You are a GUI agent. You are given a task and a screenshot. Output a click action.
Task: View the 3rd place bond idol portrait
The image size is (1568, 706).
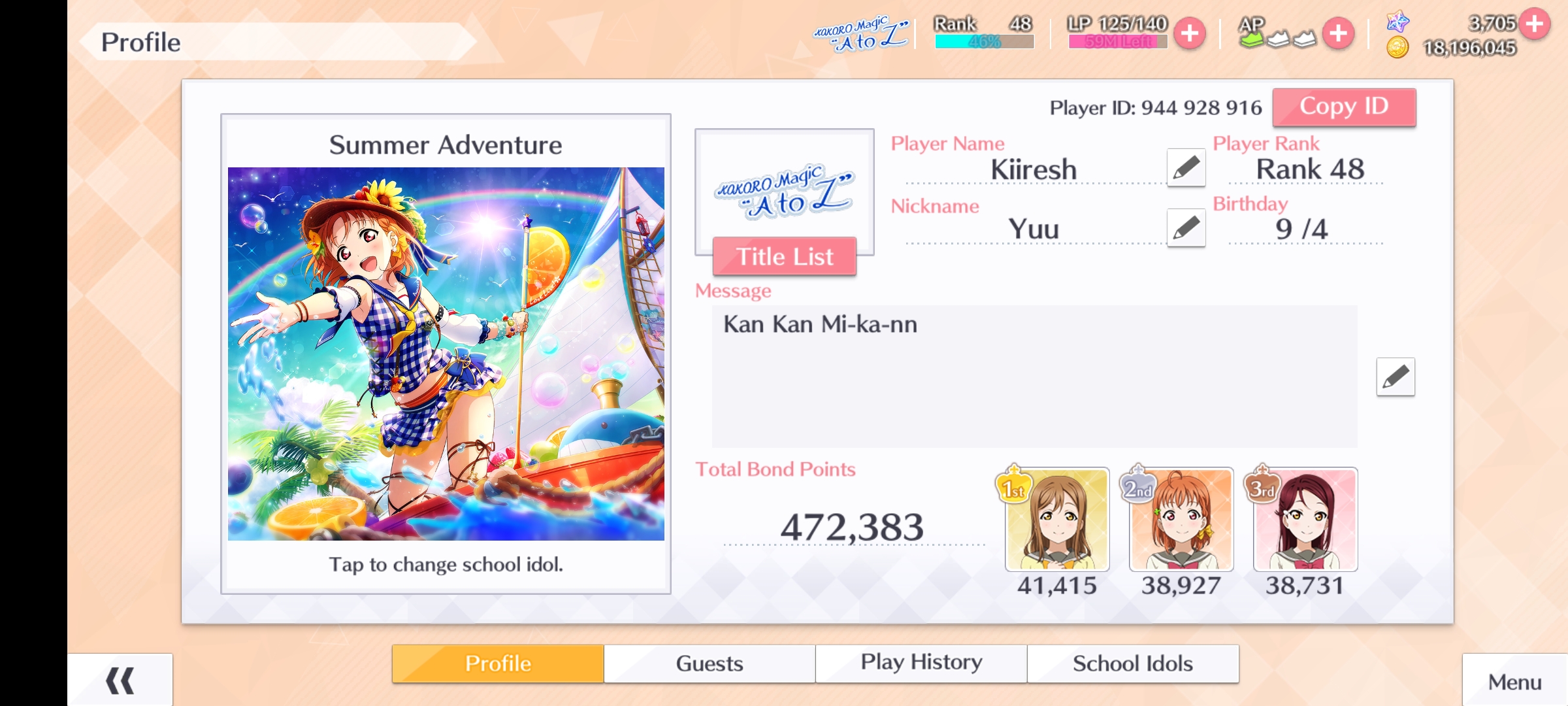pyautogui.click(x=1305, y=520)
